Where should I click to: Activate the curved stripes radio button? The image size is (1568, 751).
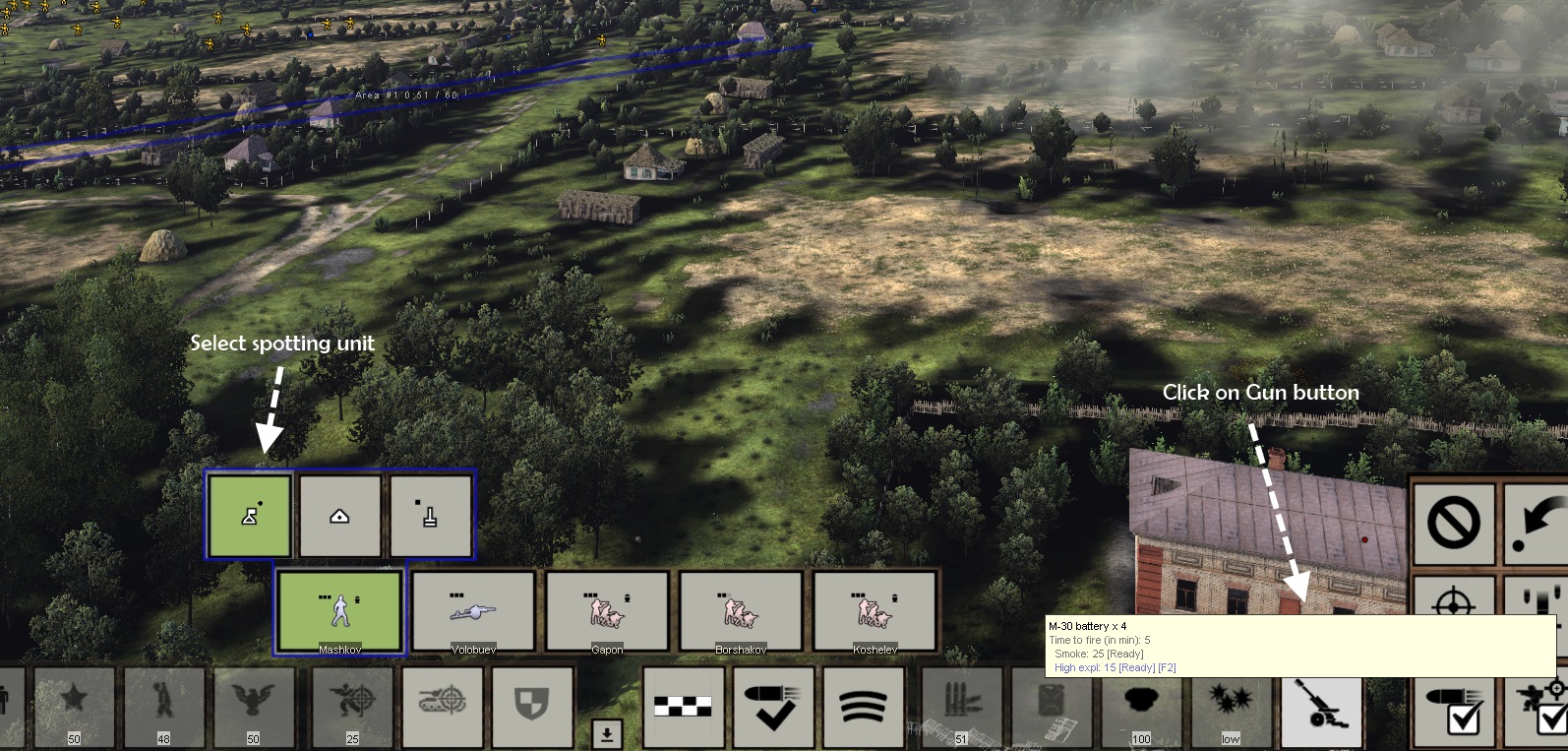pos(863,708)
